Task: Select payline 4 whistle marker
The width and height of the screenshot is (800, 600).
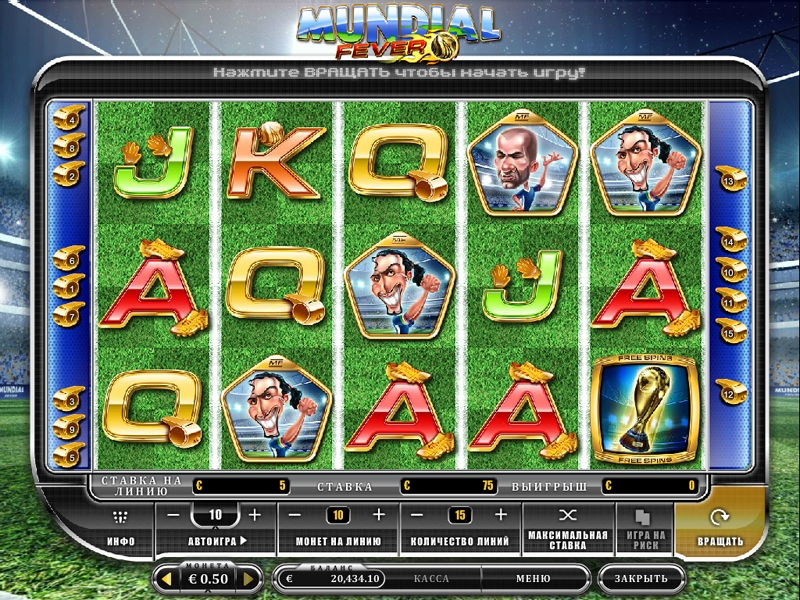Action: point(68,119)
